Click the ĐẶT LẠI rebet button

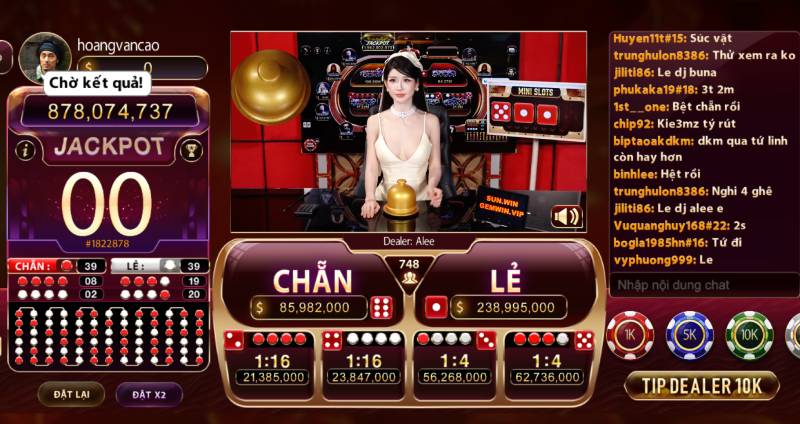(71, 394)
